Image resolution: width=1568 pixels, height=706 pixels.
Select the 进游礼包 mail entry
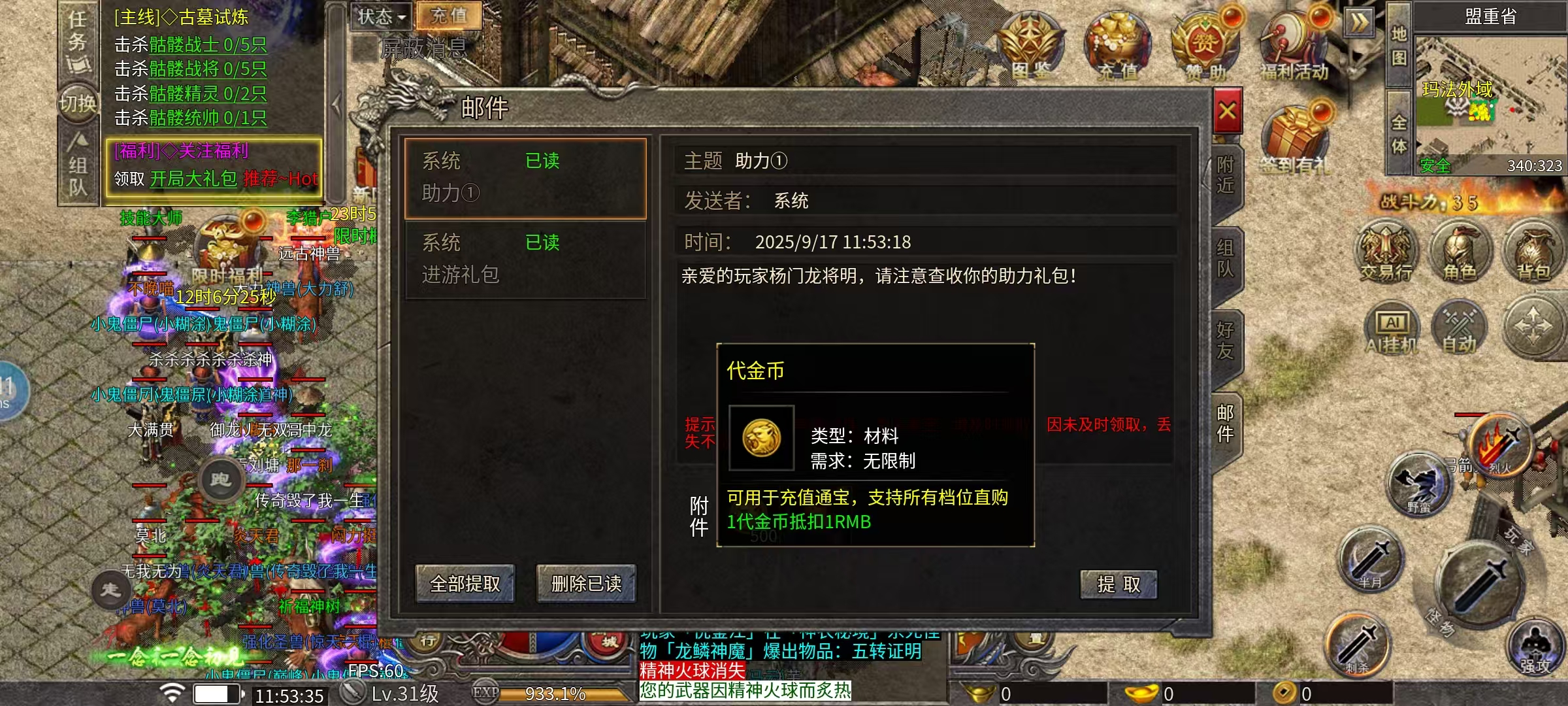coord(526,260)
